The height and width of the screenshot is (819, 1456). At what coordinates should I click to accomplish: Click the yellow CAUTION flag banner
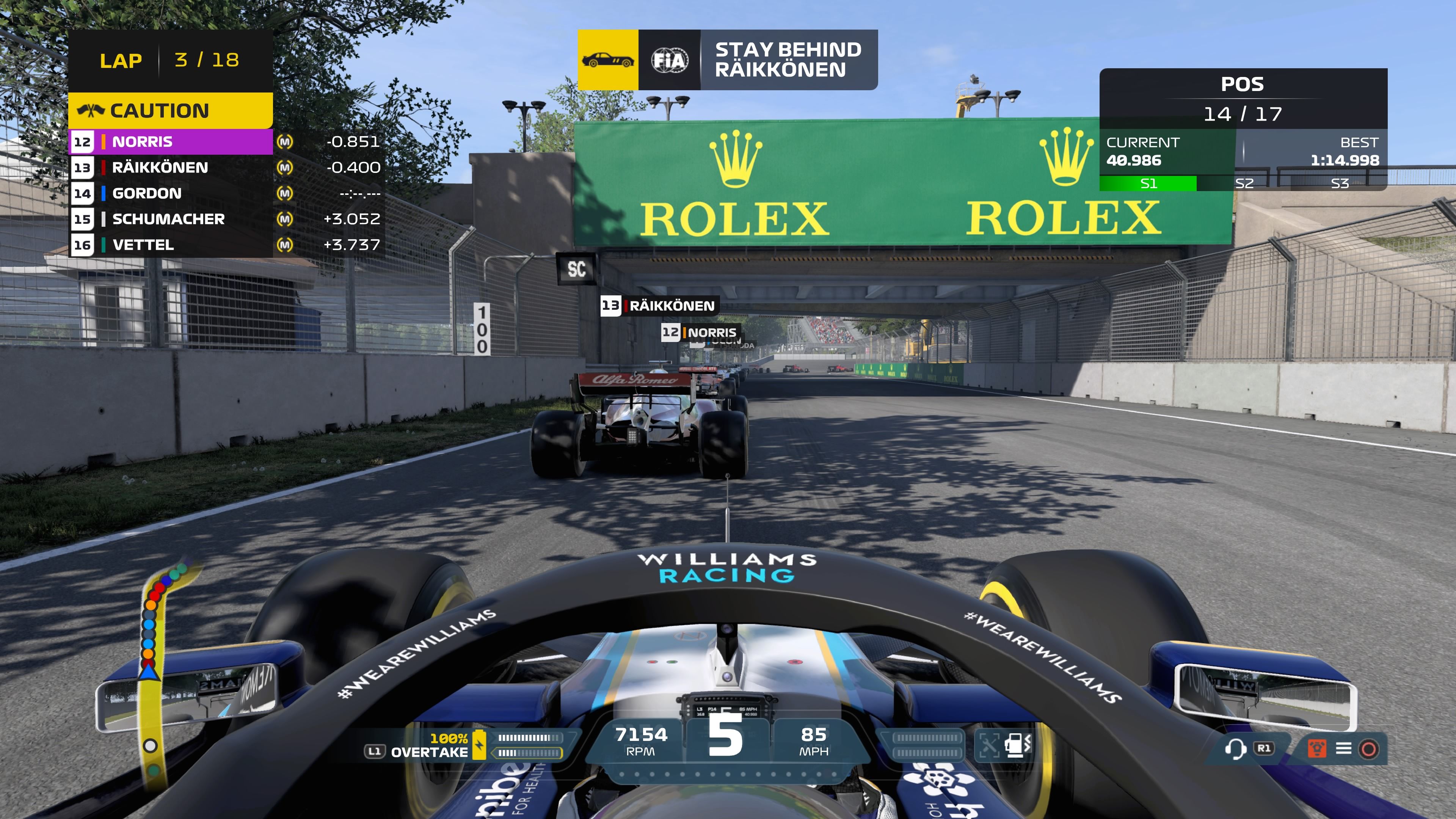(x=169, y=111)
